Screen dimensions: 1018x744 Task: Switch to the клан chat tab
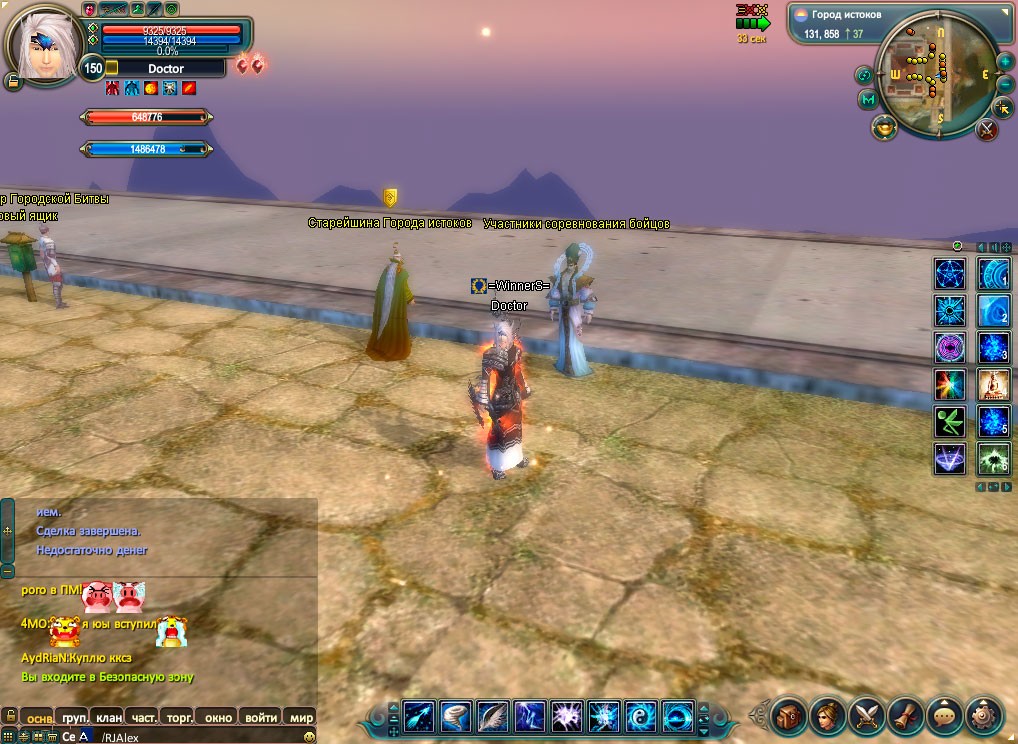pyautogui.click(x=108, y=717)
